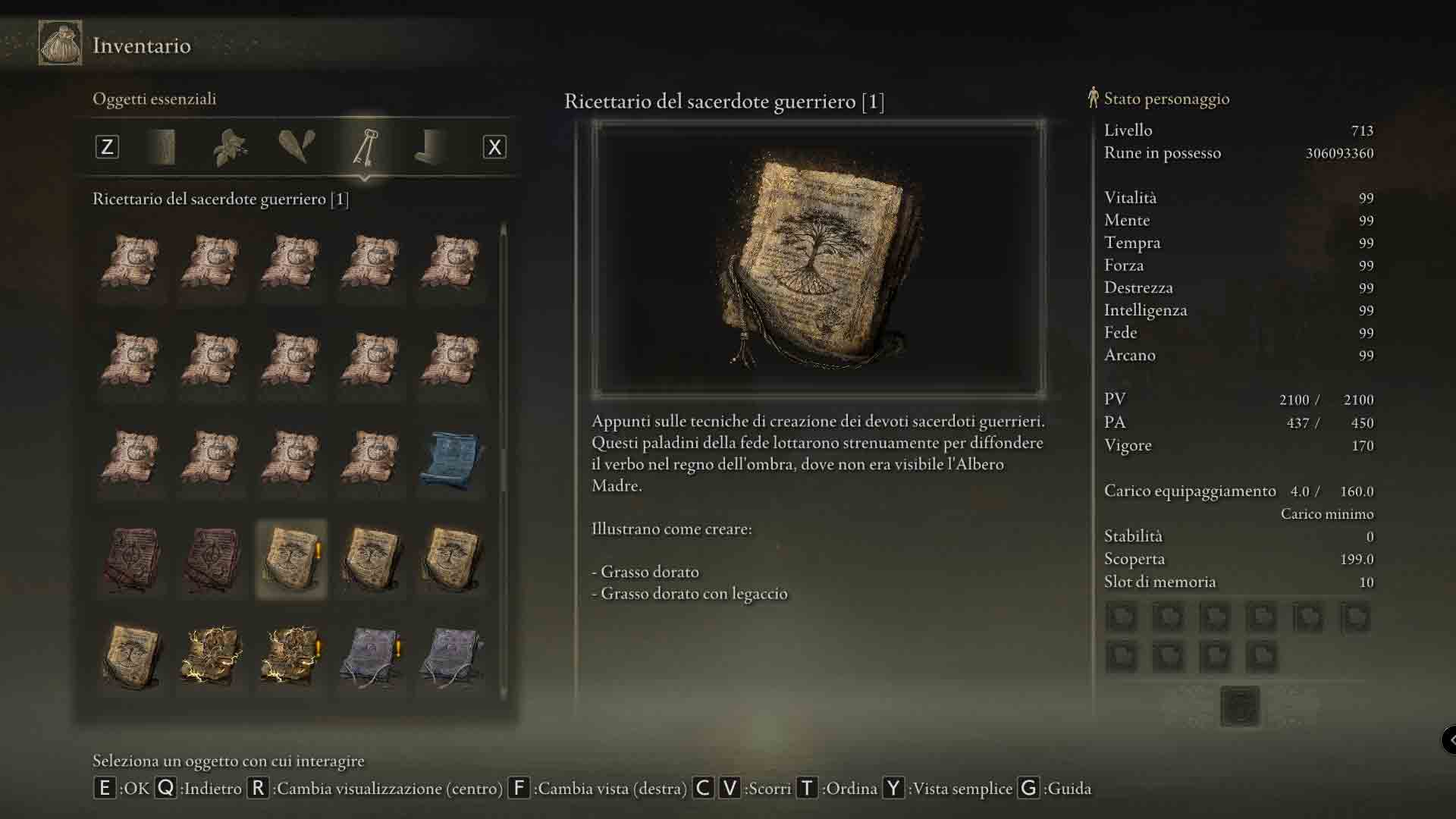1456x819 pixels.
Task: Expand the side overlay arrow at screen edge
Action: (x=1449, y=739)
